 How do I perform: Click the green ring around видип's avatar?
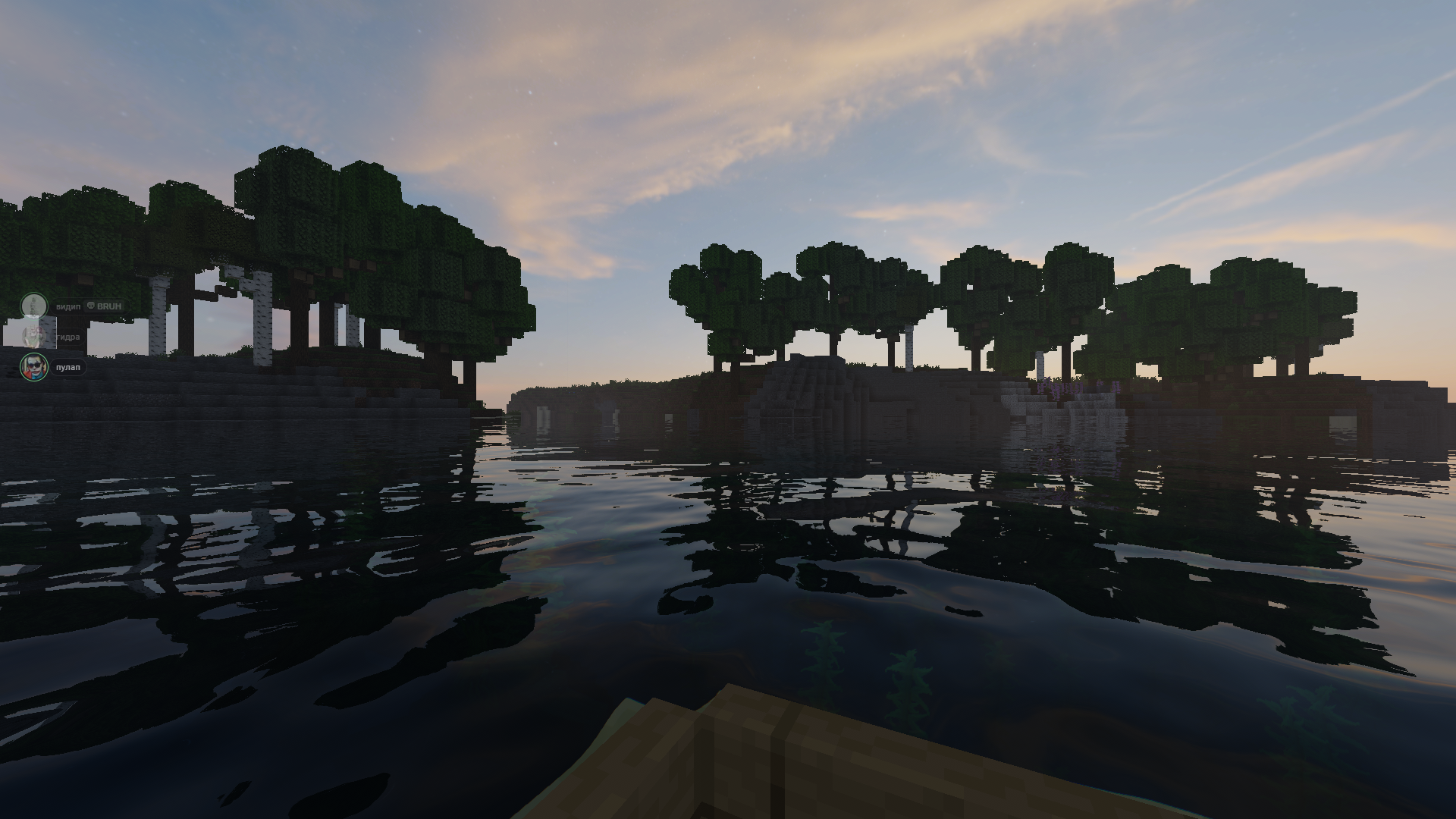21,306
